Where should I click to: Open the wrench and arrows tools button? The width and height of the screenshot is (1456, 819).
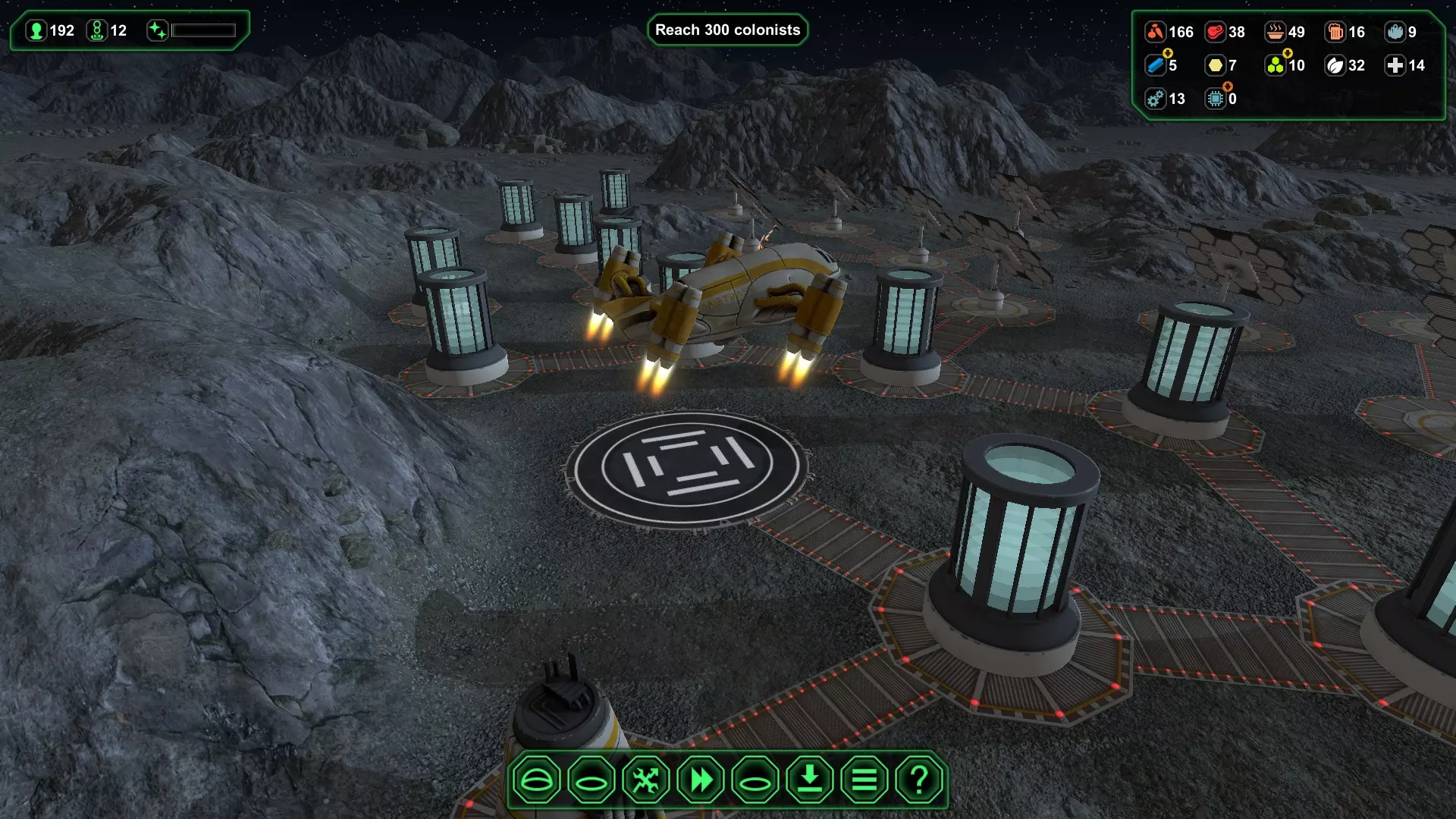(x=646, y=780)
